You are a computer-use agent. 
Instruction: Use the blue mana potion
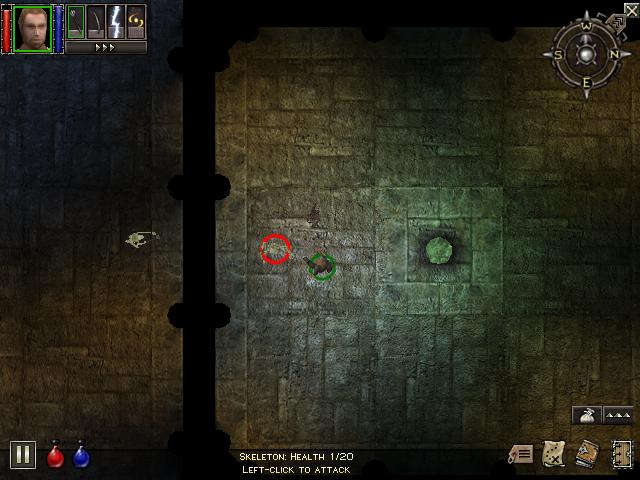(x=81, y=455)
